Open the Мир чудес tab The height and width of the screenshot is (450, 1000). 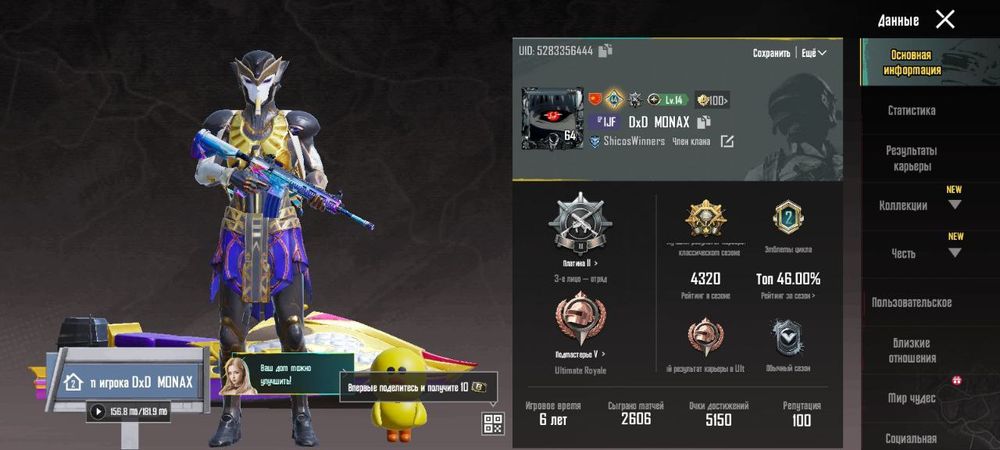tap(911, 398)
